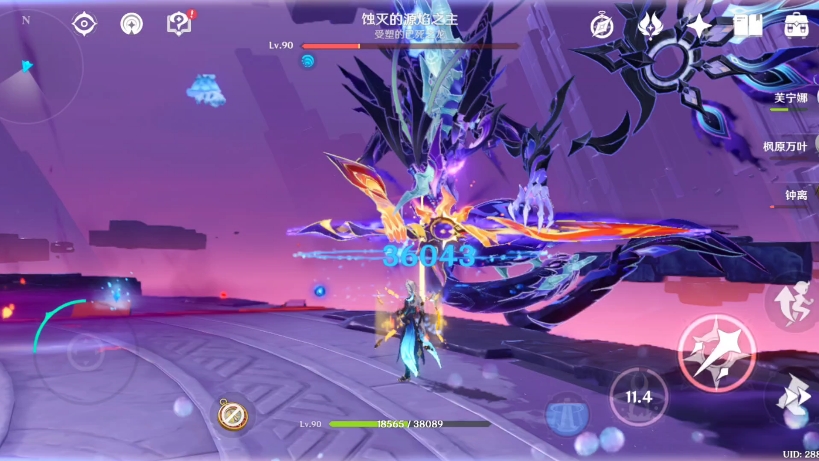Screen dimensions: 819x461
Task: Switch to party member 芙宁娜
Action: [795, 99]
